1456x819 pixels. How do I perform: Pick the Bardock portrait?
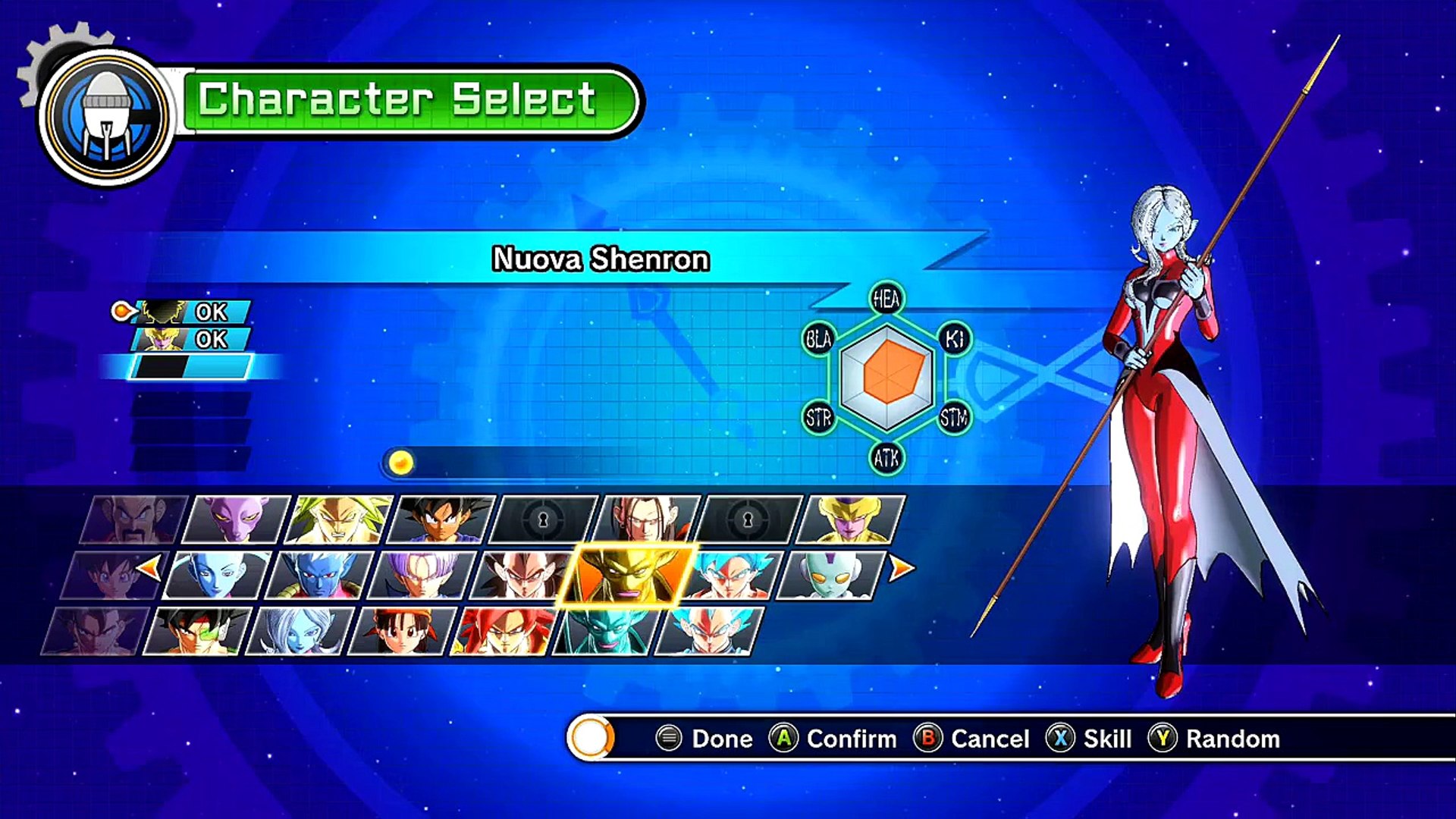196,631
